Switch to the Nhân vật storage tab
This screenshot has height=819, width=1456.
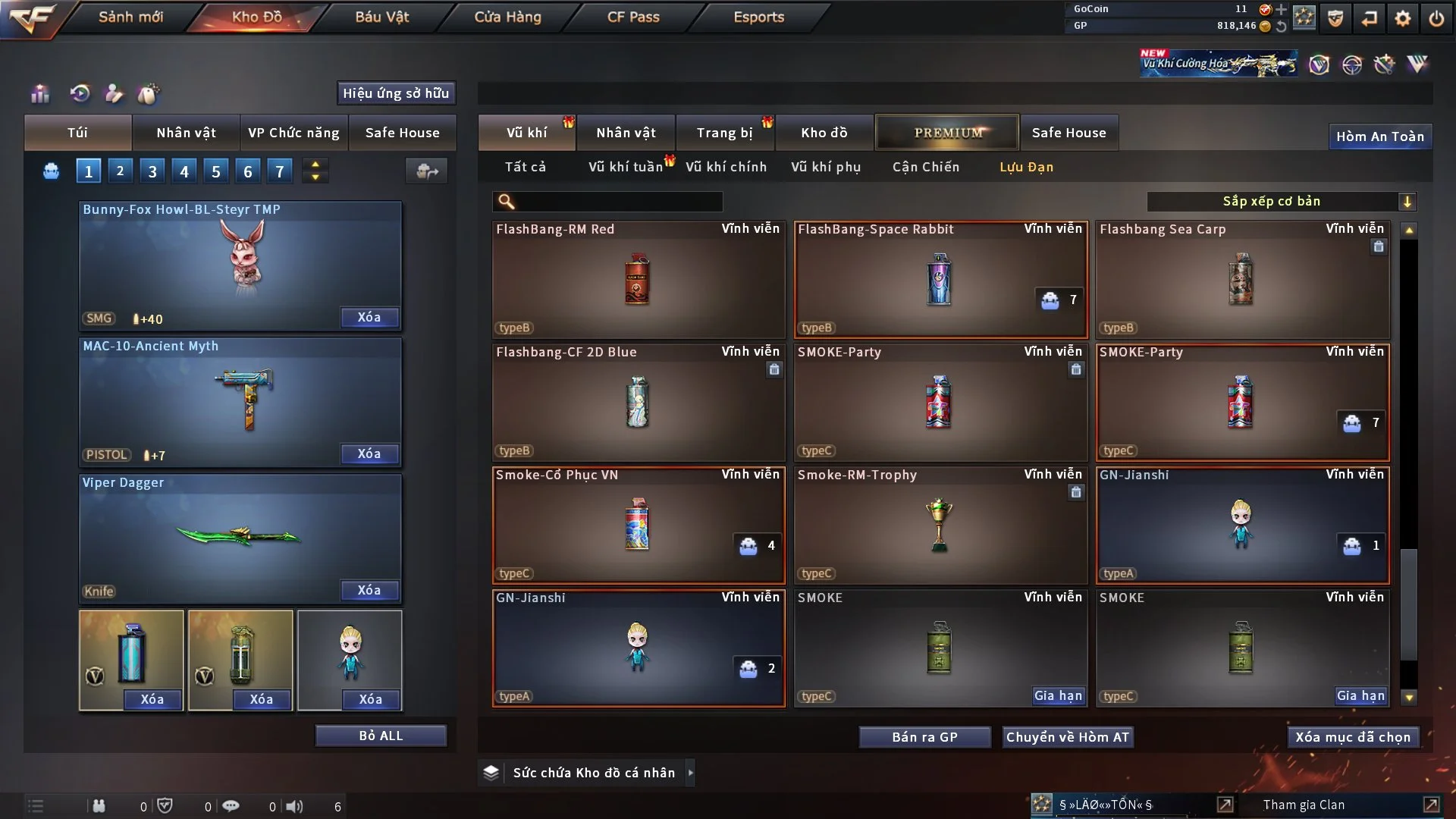pos(626,133)
